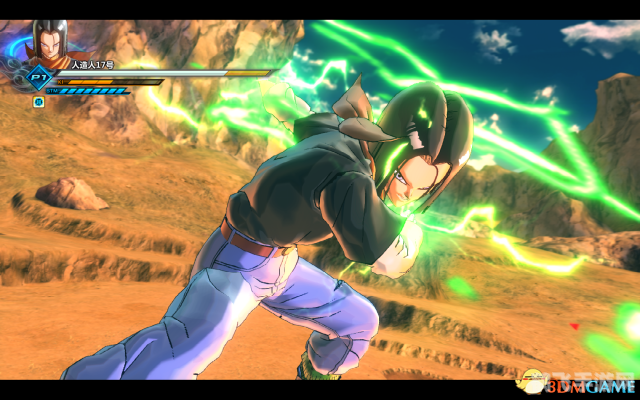Click the Android 17 character portrait

pos(49,44)
